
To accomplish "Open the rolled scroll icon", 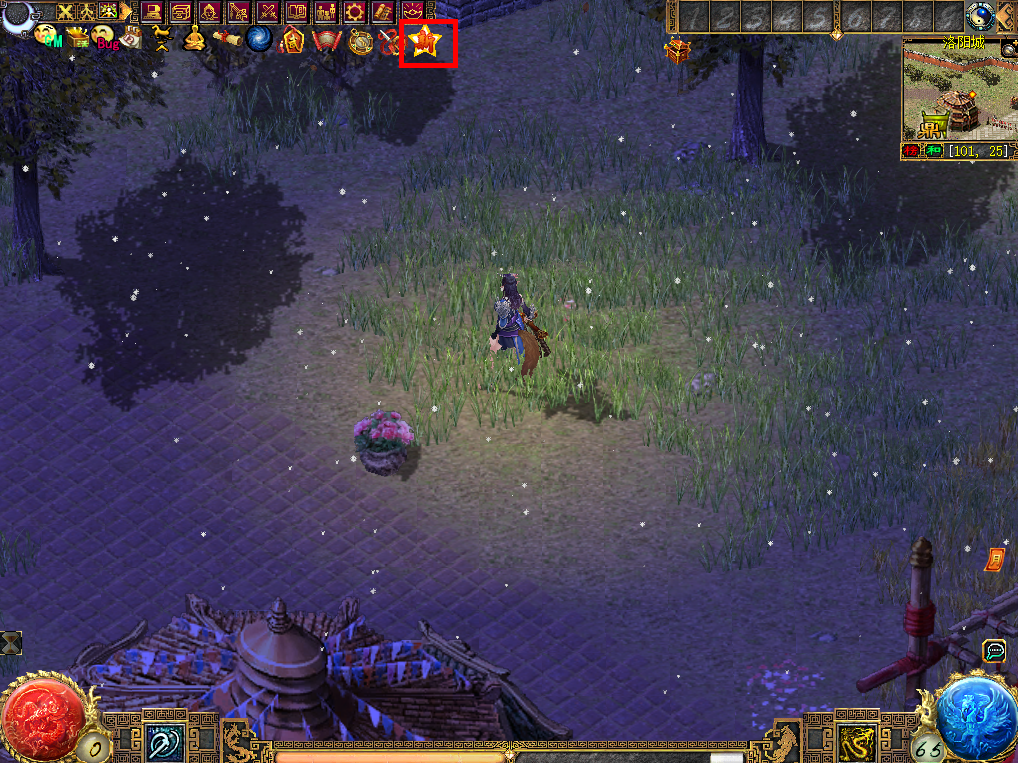I will [227, 38].
